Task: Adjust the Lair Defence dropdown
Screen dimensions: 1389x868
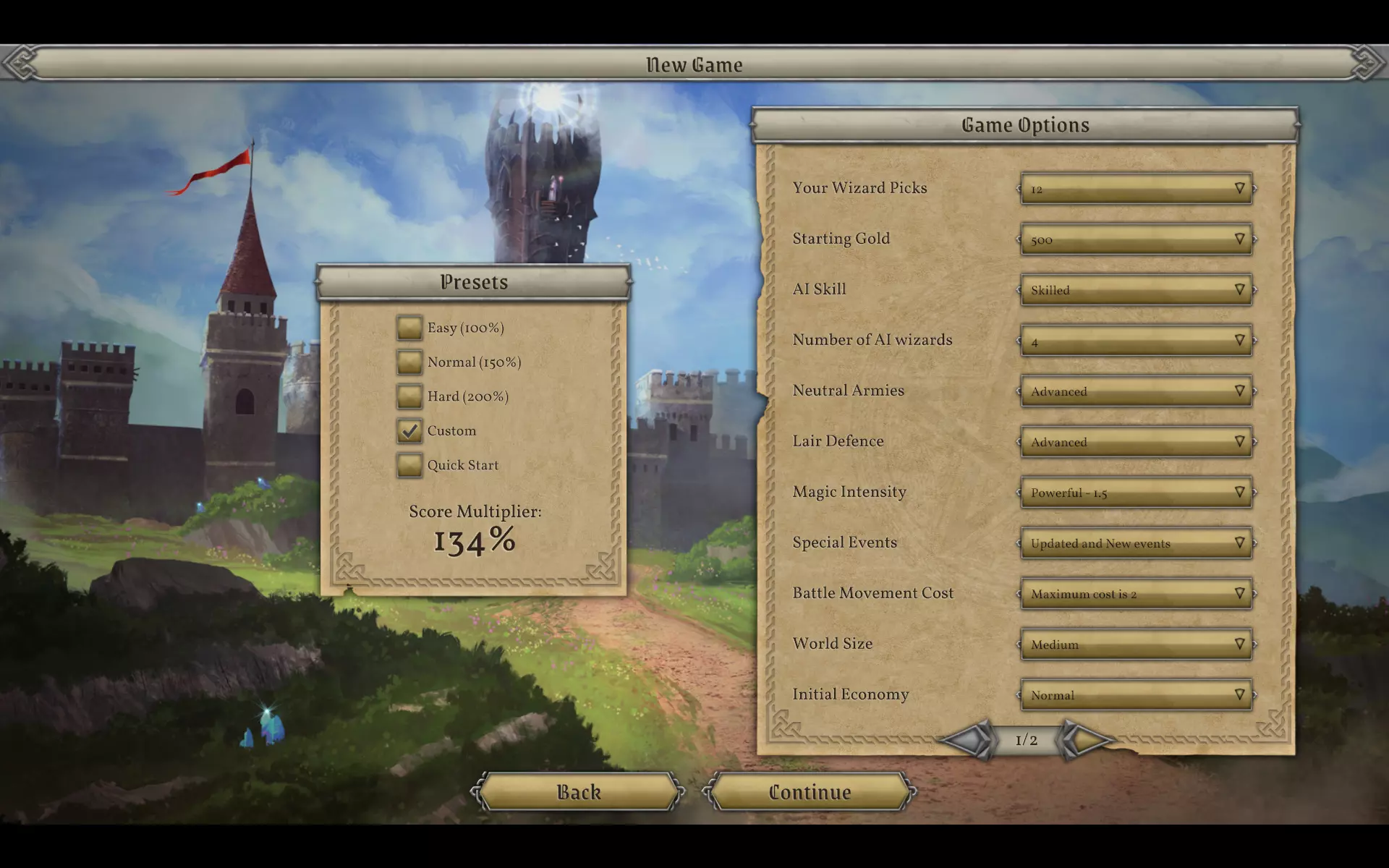Action: tap(1136, 442)
